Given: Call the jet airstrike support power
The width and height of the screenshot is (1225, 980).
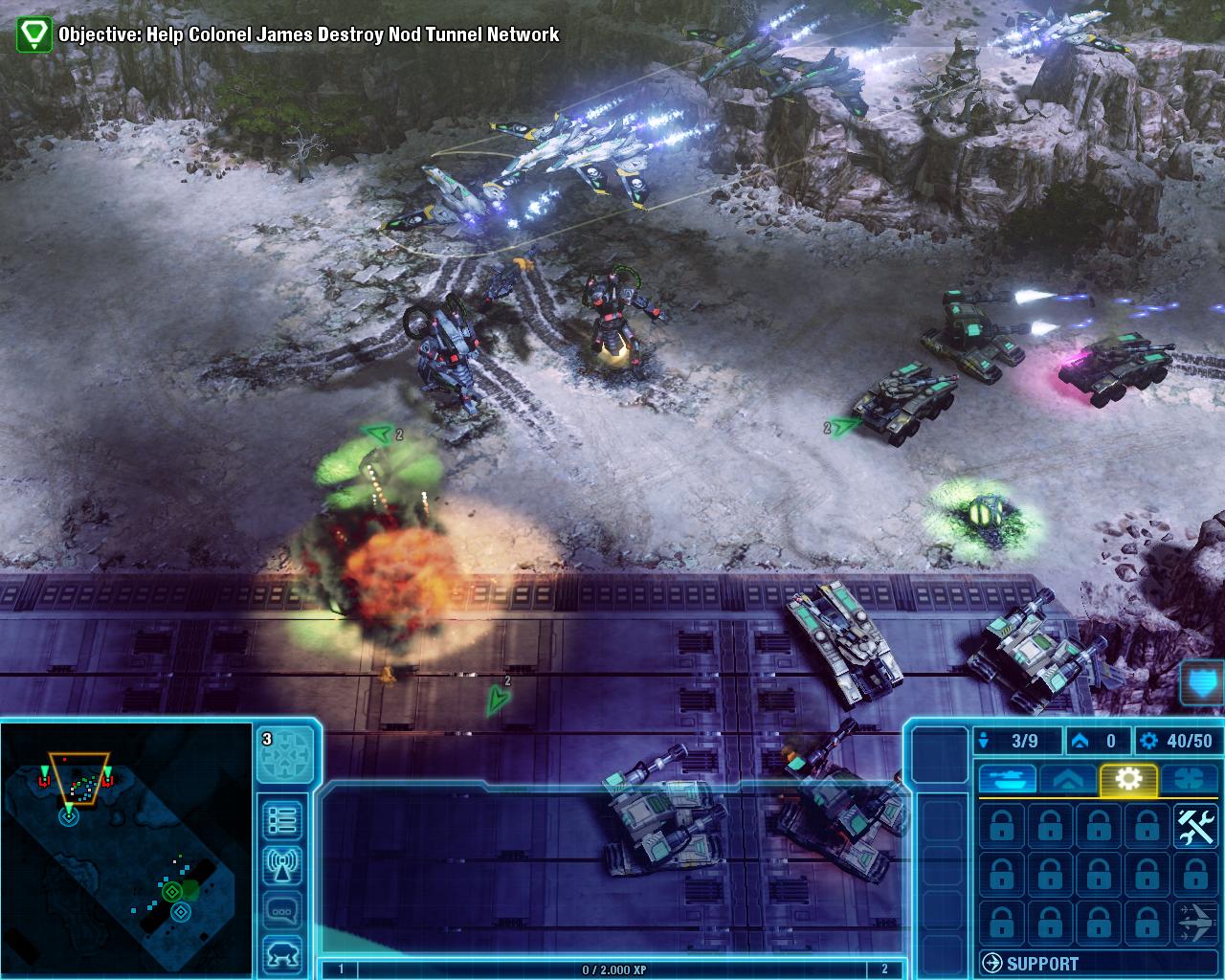Looking at the screenshot, I should [x=1194, y=924].
